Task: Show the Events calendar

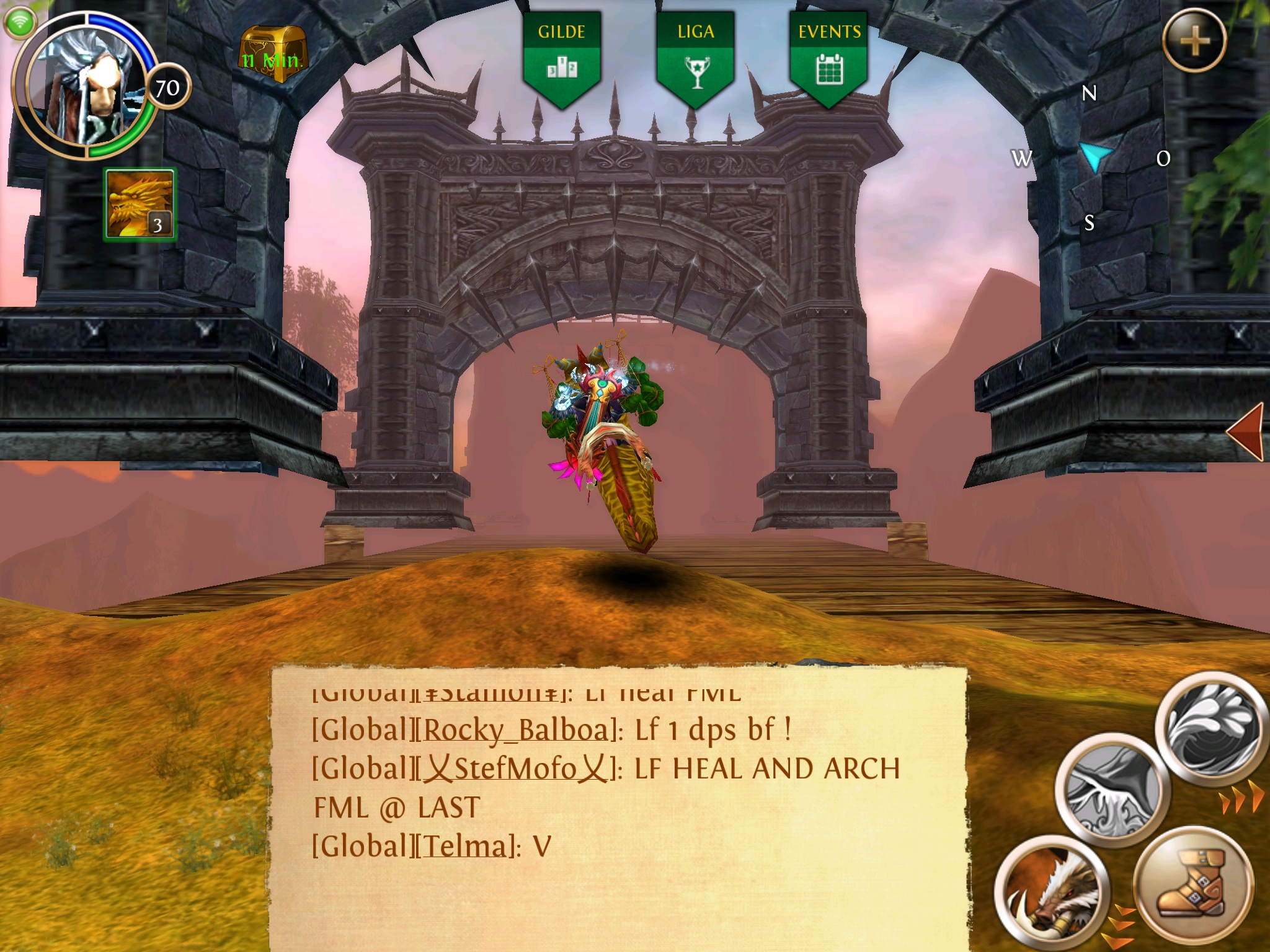Action: [x=829, y=57]
